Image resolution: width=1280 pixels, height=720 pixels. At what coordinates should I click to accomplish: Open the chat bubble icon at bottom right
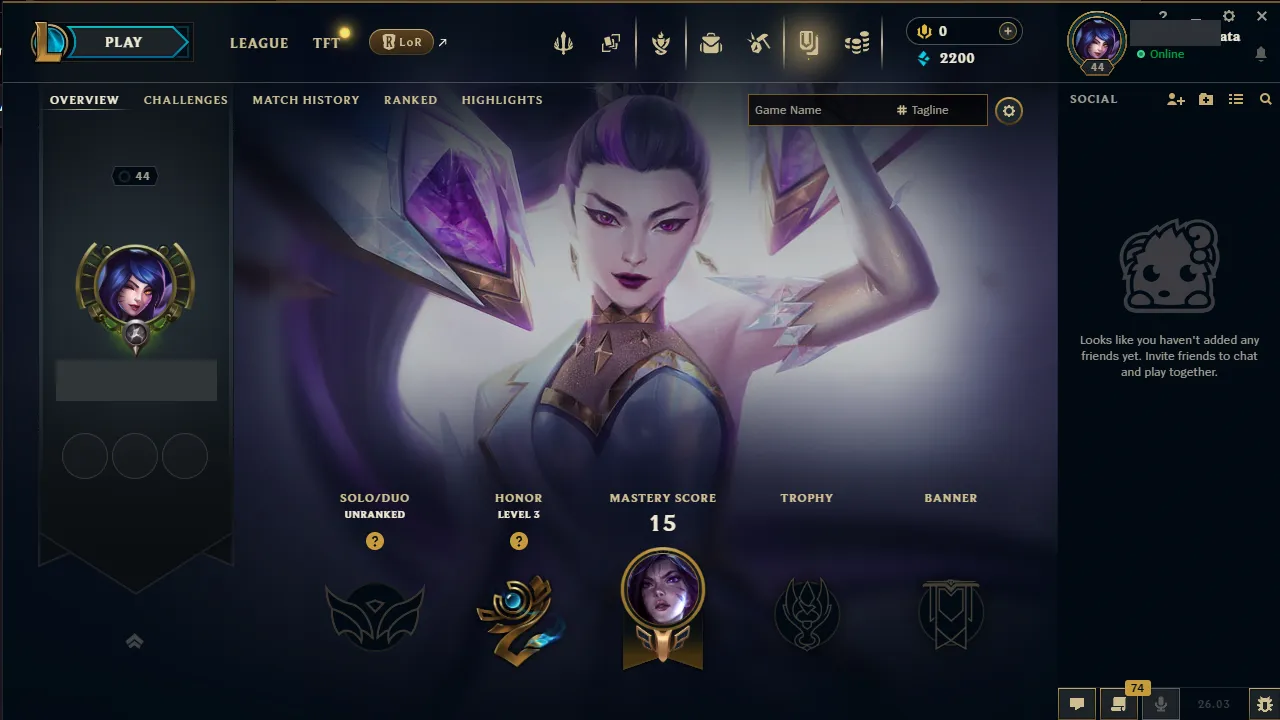point(1077,703)
